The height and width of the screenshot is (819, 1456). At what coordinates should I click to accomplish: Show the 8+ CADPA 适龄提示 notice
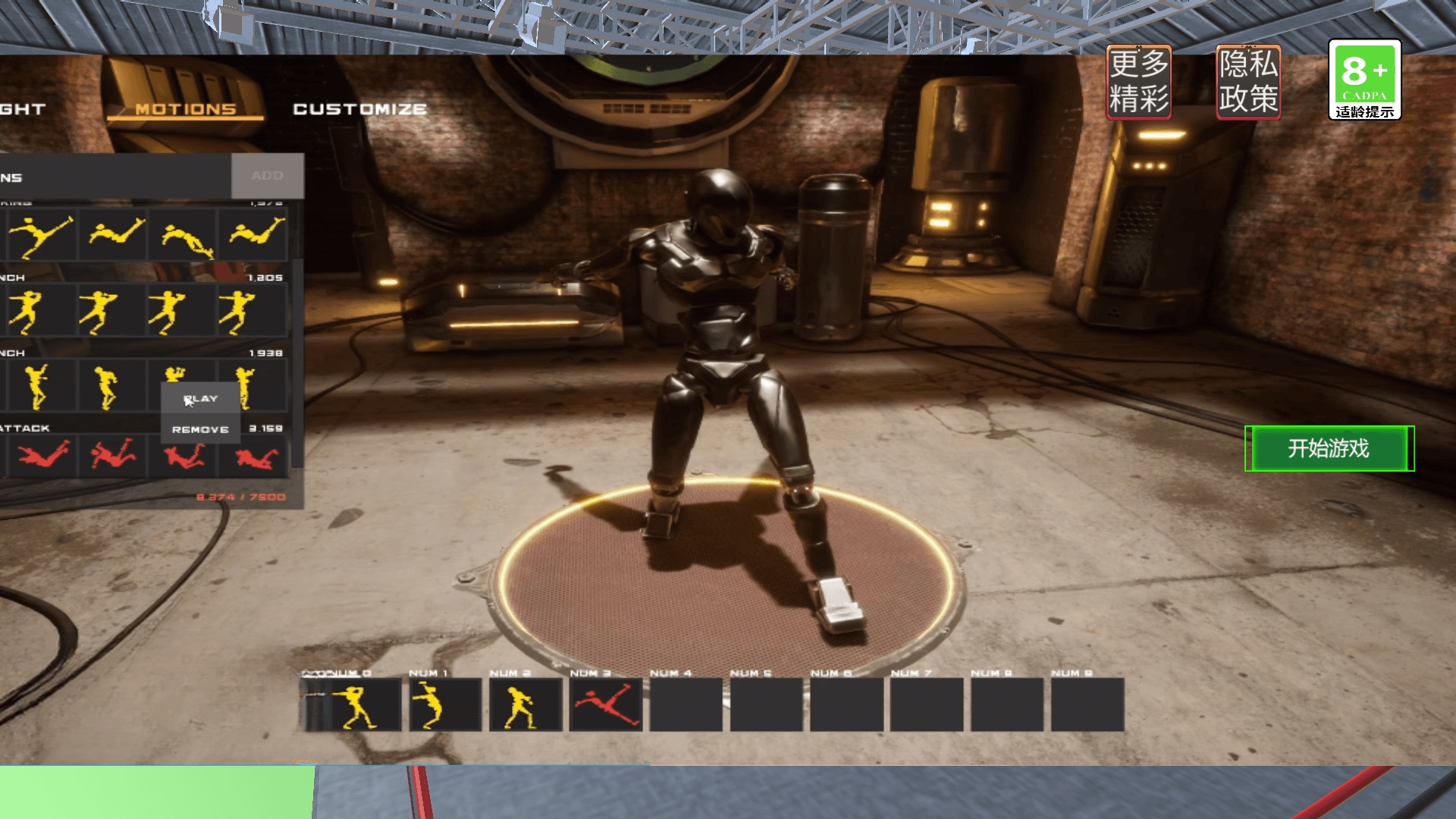[x=1364, y=80]
